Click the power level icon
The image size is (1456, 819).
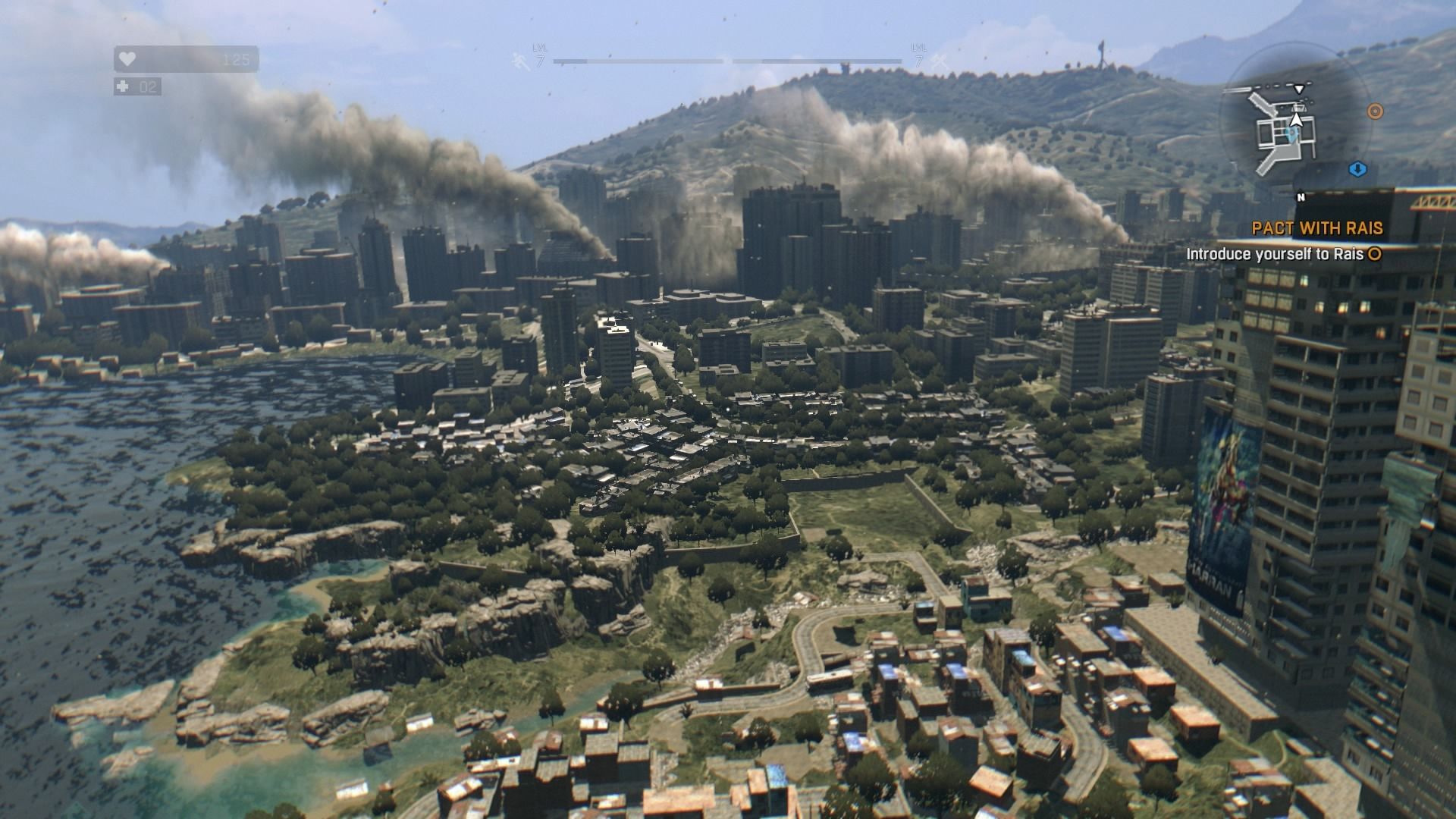point(939,61)
